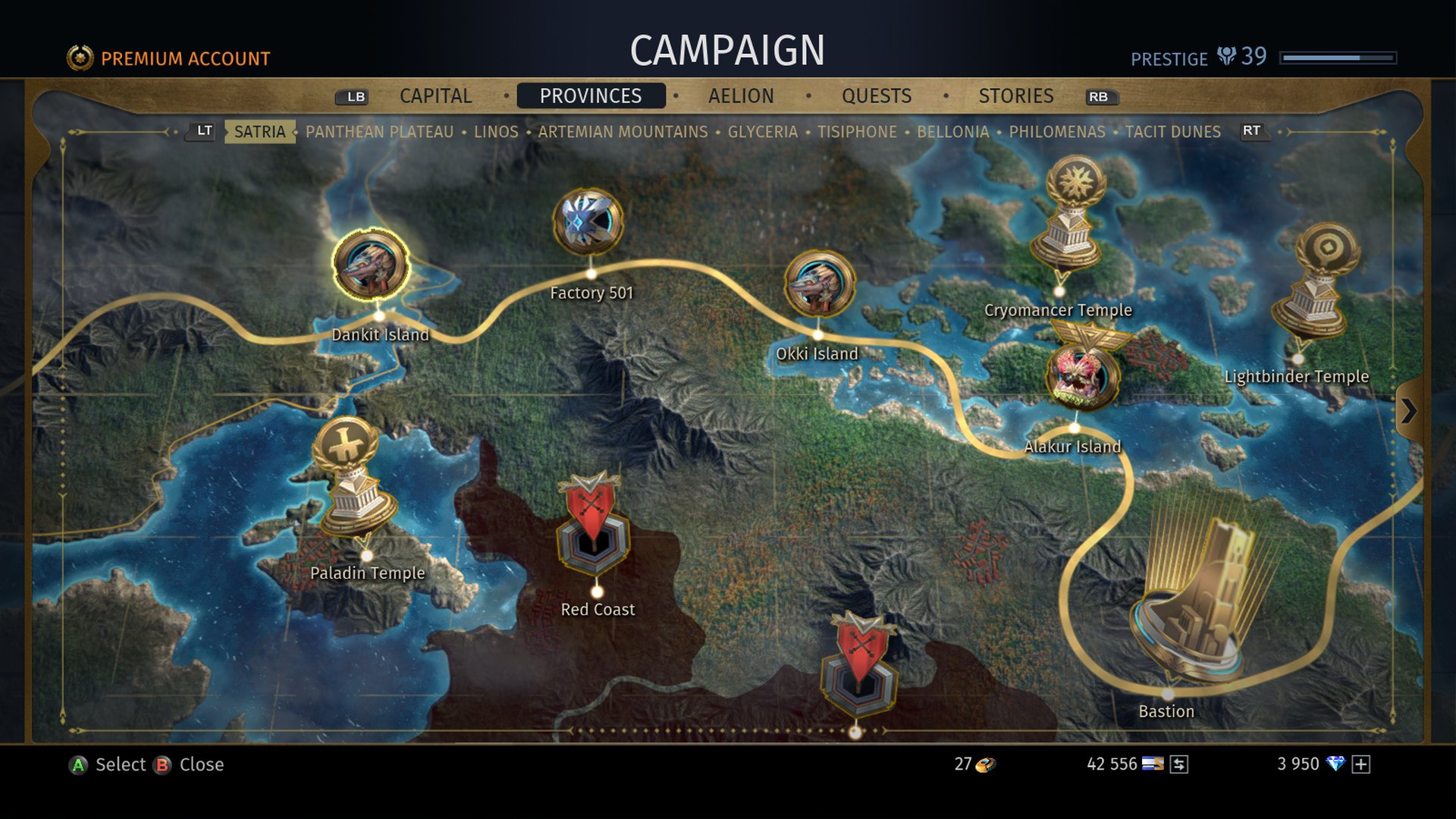Screen dimensions: 1456x819
Task: Click the credits amount in the bottom bar
Action: coord(1112,764)
